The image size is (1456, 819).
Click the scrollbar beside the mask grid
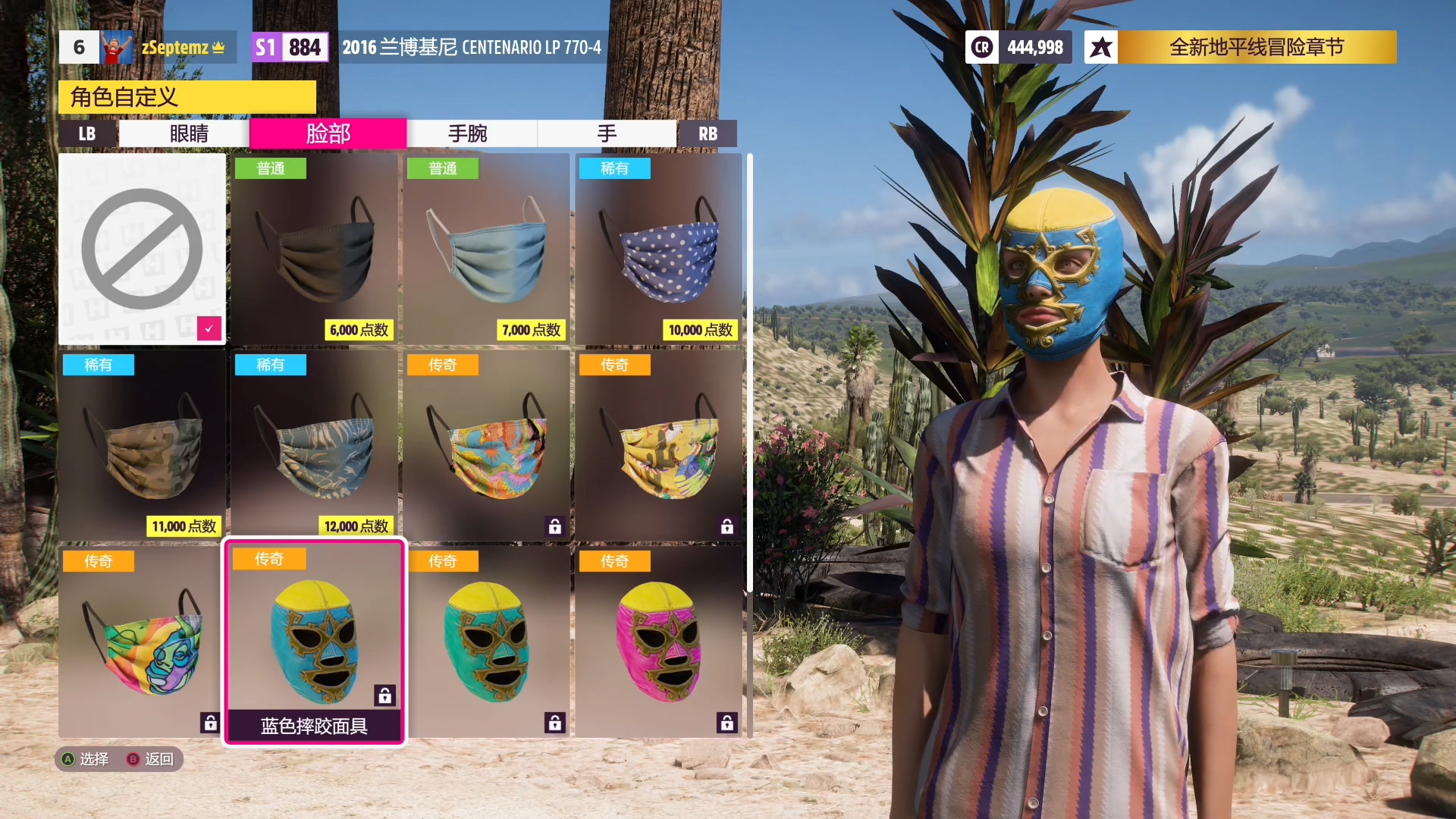pyautogui.click(x=749, y=372)
